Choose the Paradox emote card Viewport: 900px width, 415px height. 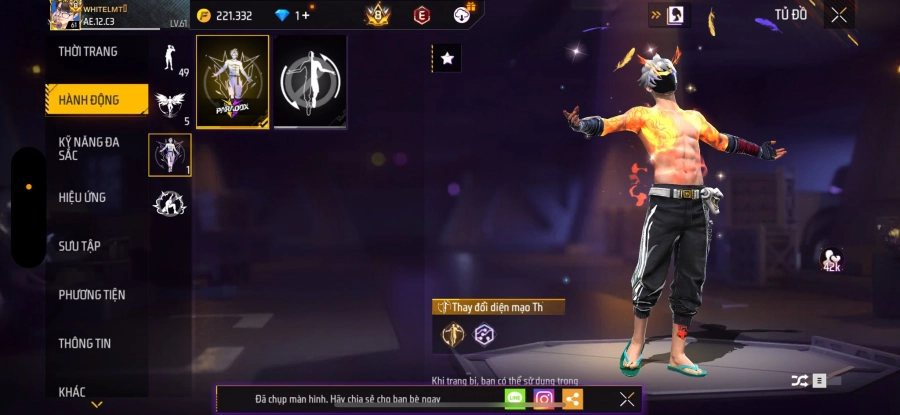tap(232, 82)
